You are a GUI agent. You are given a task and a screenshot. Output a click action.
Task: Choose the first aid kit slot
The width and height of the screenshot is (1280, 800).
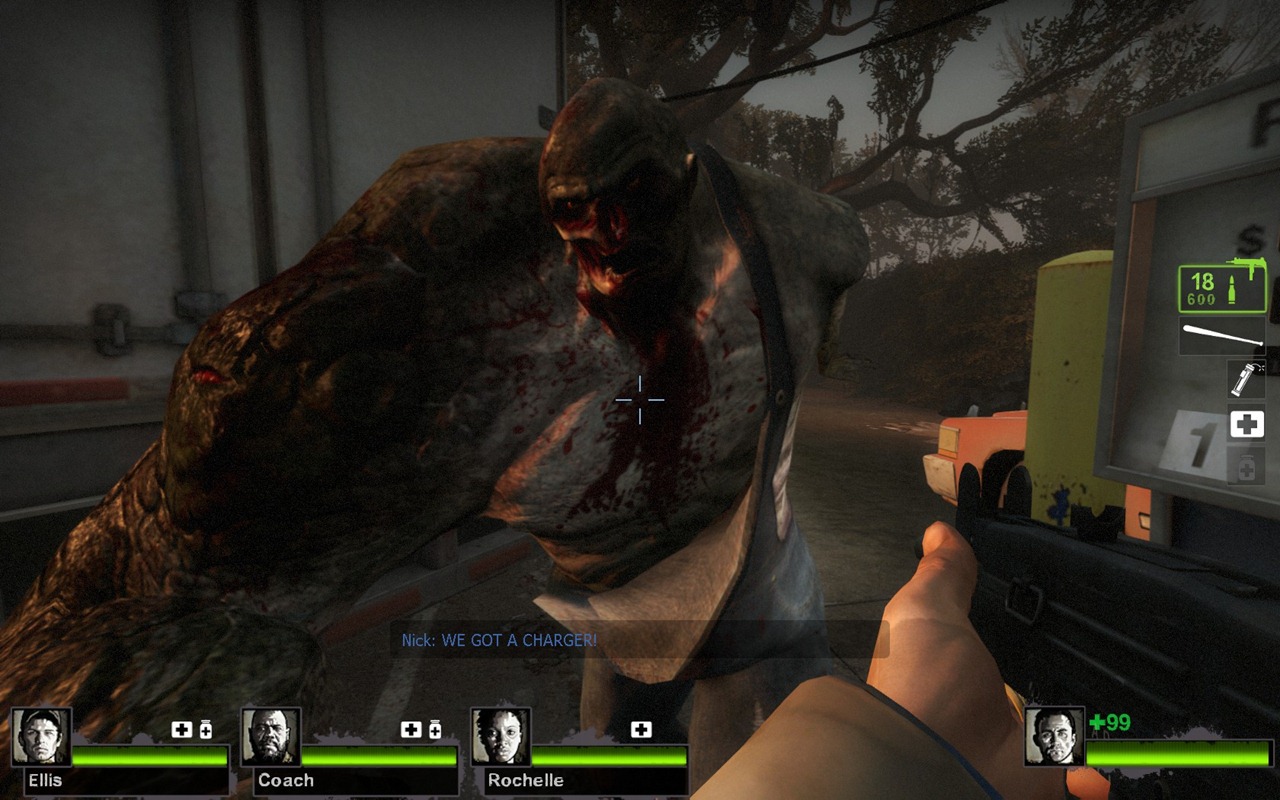pyautogui.click(x=1246, y=424)
